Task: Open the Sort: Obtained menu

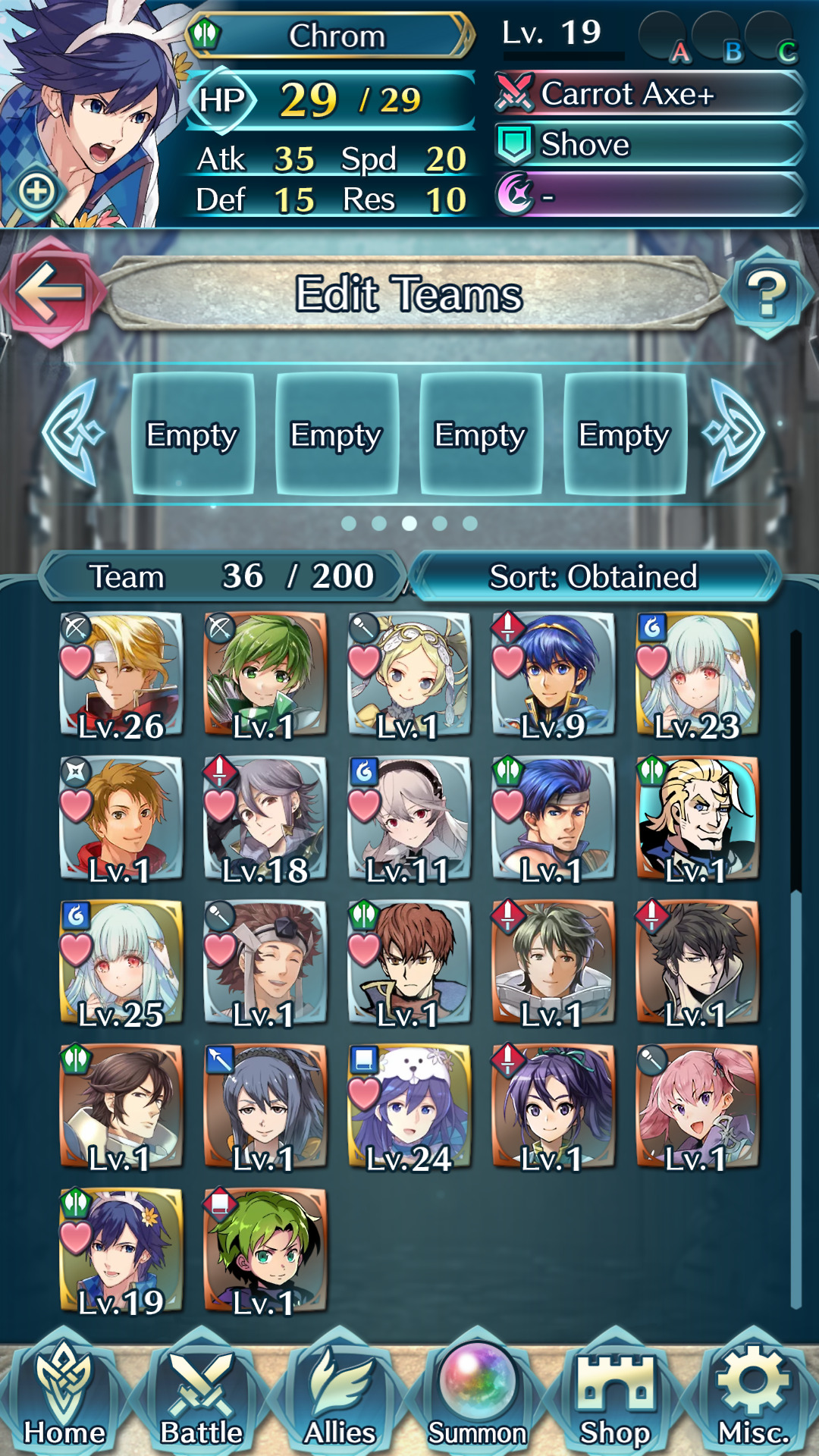Action: click(x=594, y=576)
